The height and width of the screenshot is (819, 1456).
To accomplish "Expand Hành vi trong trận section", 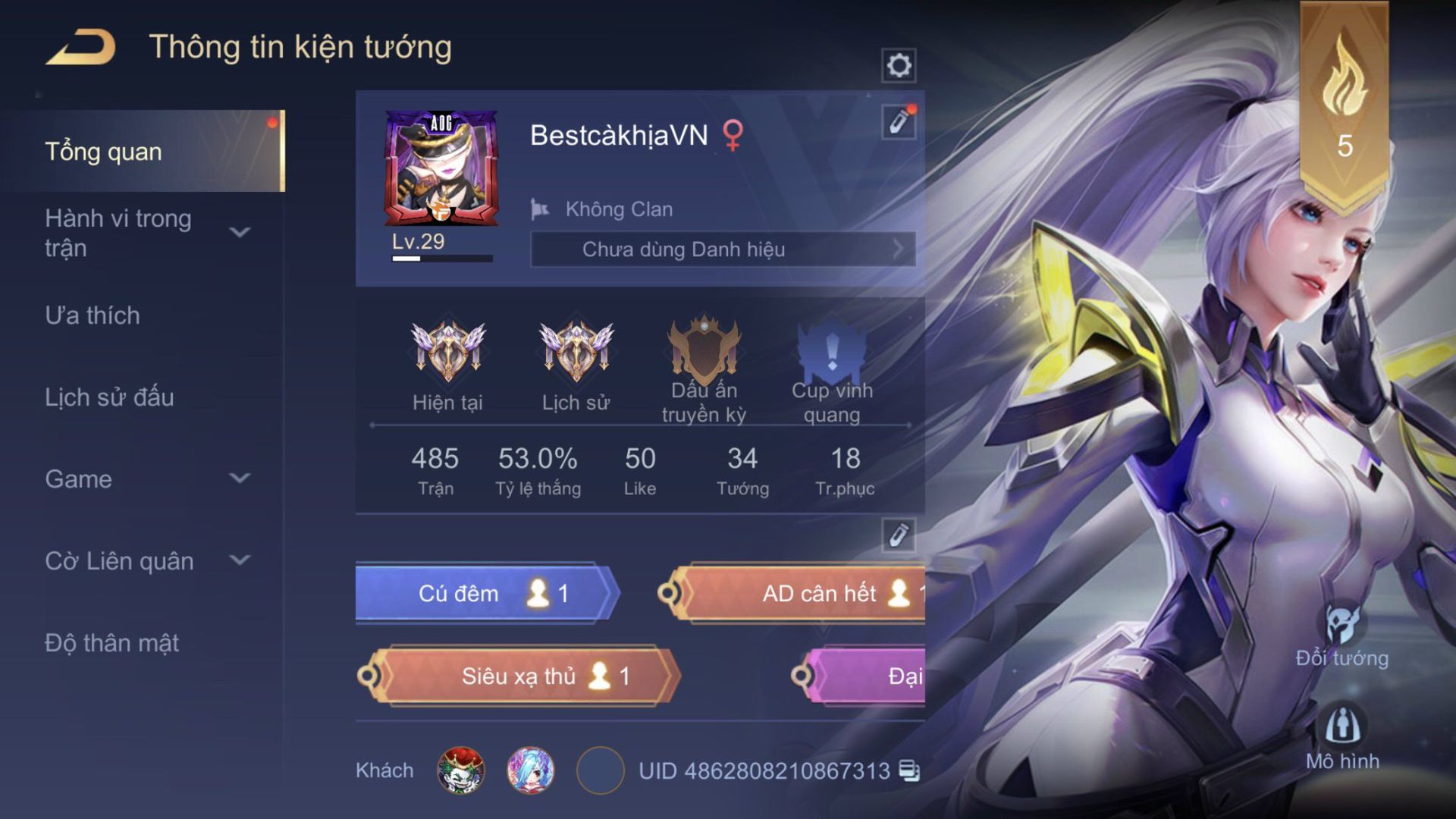I will click(240, 232).
